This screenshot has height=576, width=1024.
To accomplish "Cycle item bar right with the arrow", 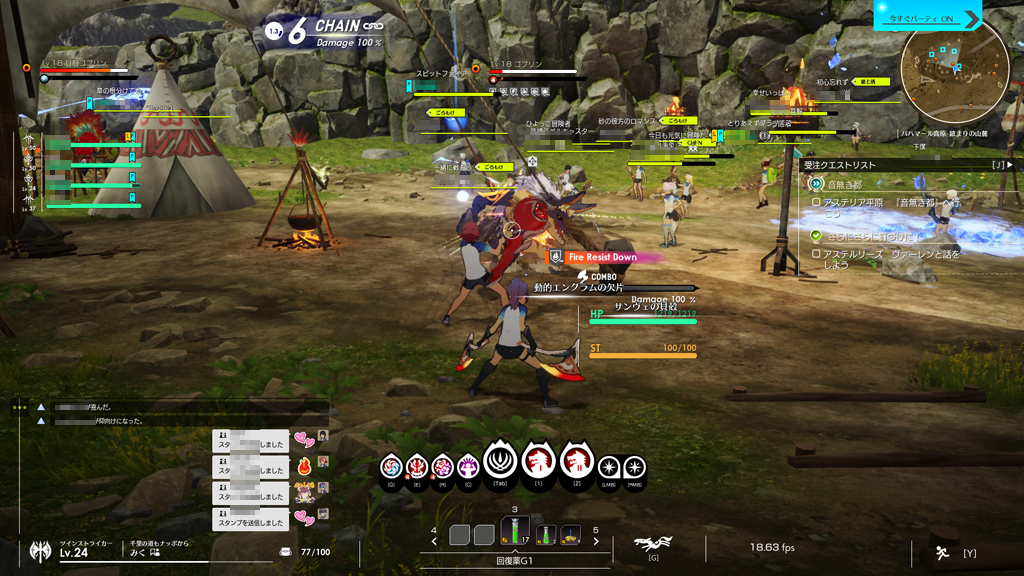I will 596,541.
